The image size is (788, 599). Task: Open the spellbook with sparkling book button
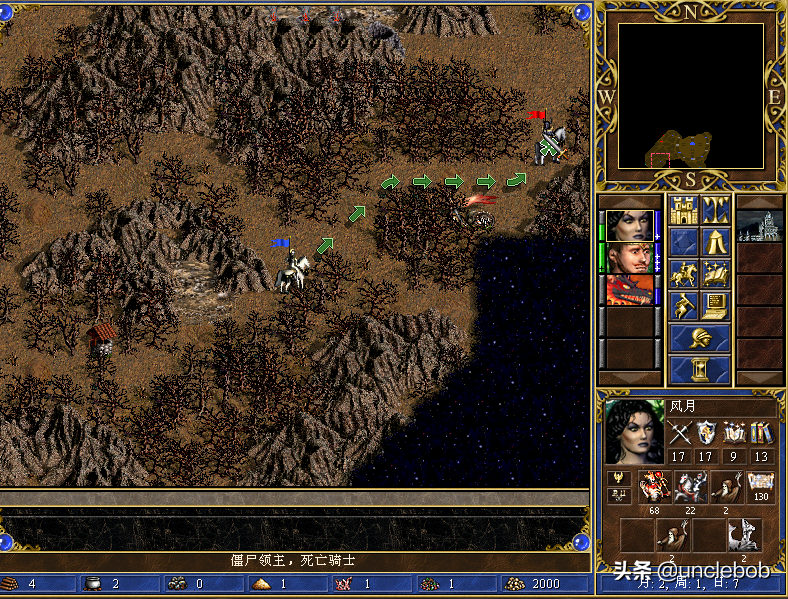[715, 273]
